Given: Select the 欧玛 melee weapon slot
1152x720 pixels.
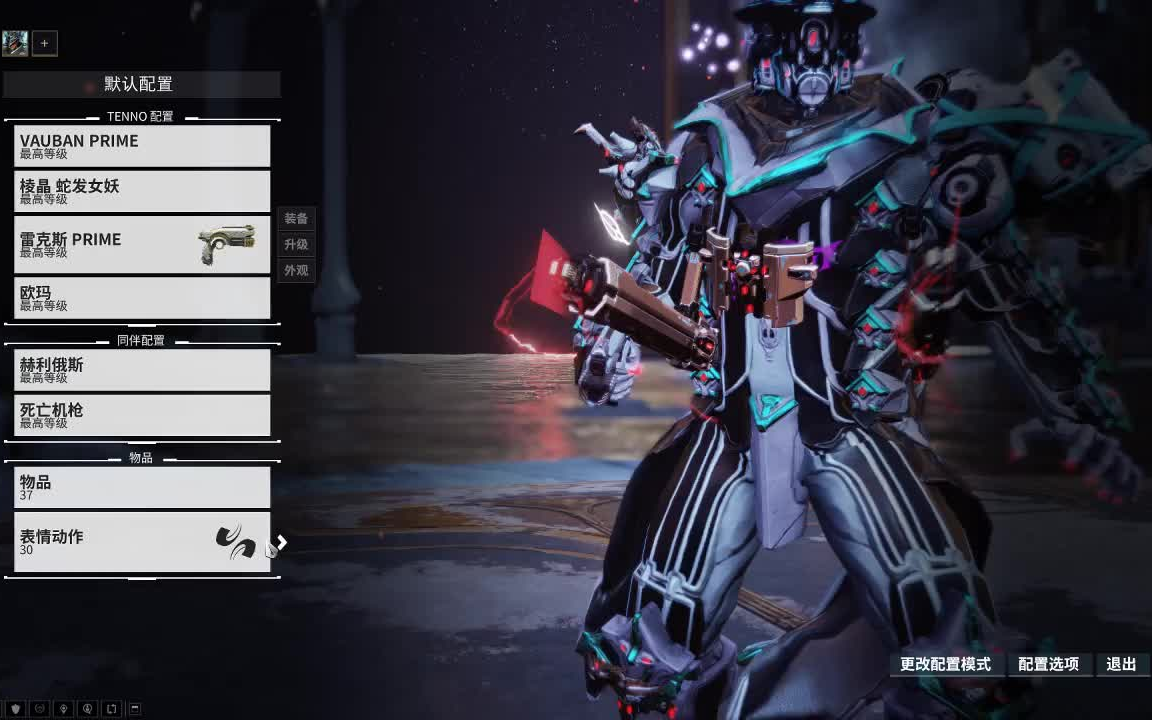Looking at the screenshot, I should (142, 298).
